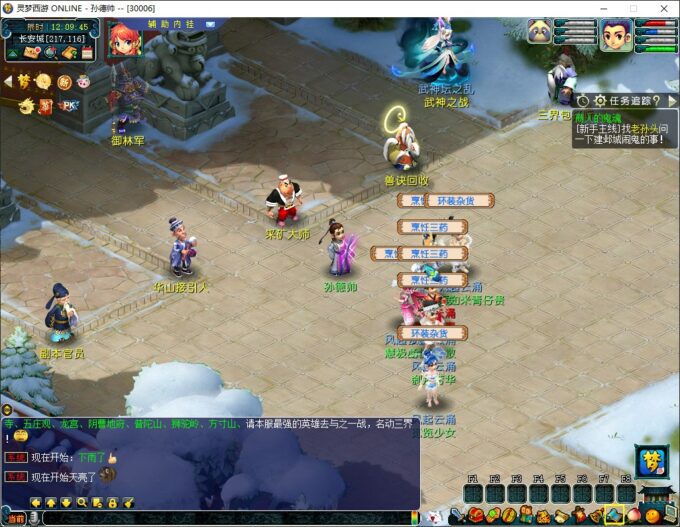Open the blue 梦 icon above hotbar
The width and height of the screenshot is (680, 527).
click(x=650, y=462)
